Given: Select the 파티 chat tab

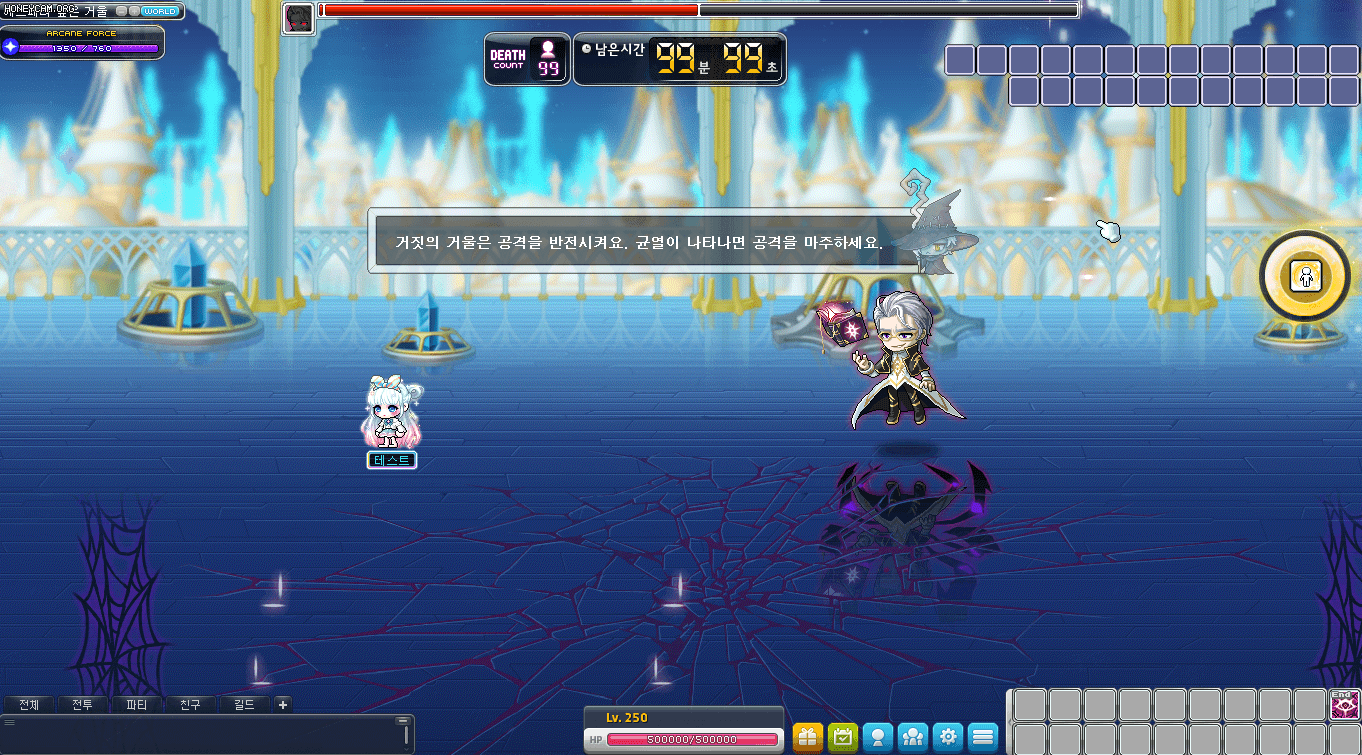Looking at the screenshot, I should pyautogui.click(x=136, y=704).
